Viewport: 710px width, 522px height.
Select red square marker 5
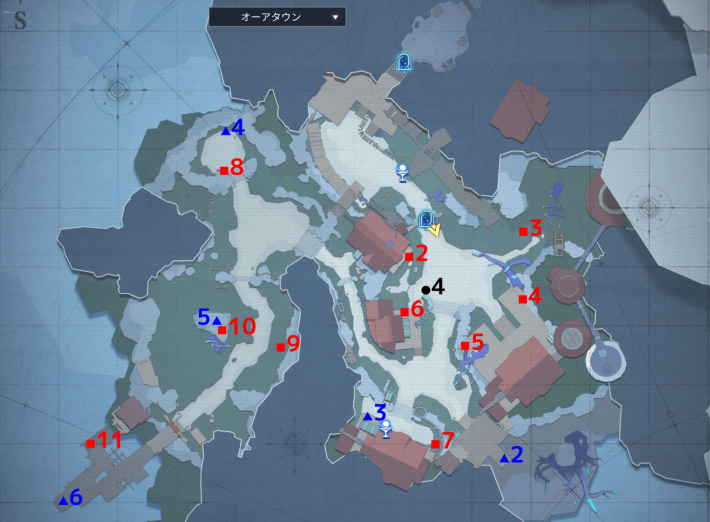point(466,345)
